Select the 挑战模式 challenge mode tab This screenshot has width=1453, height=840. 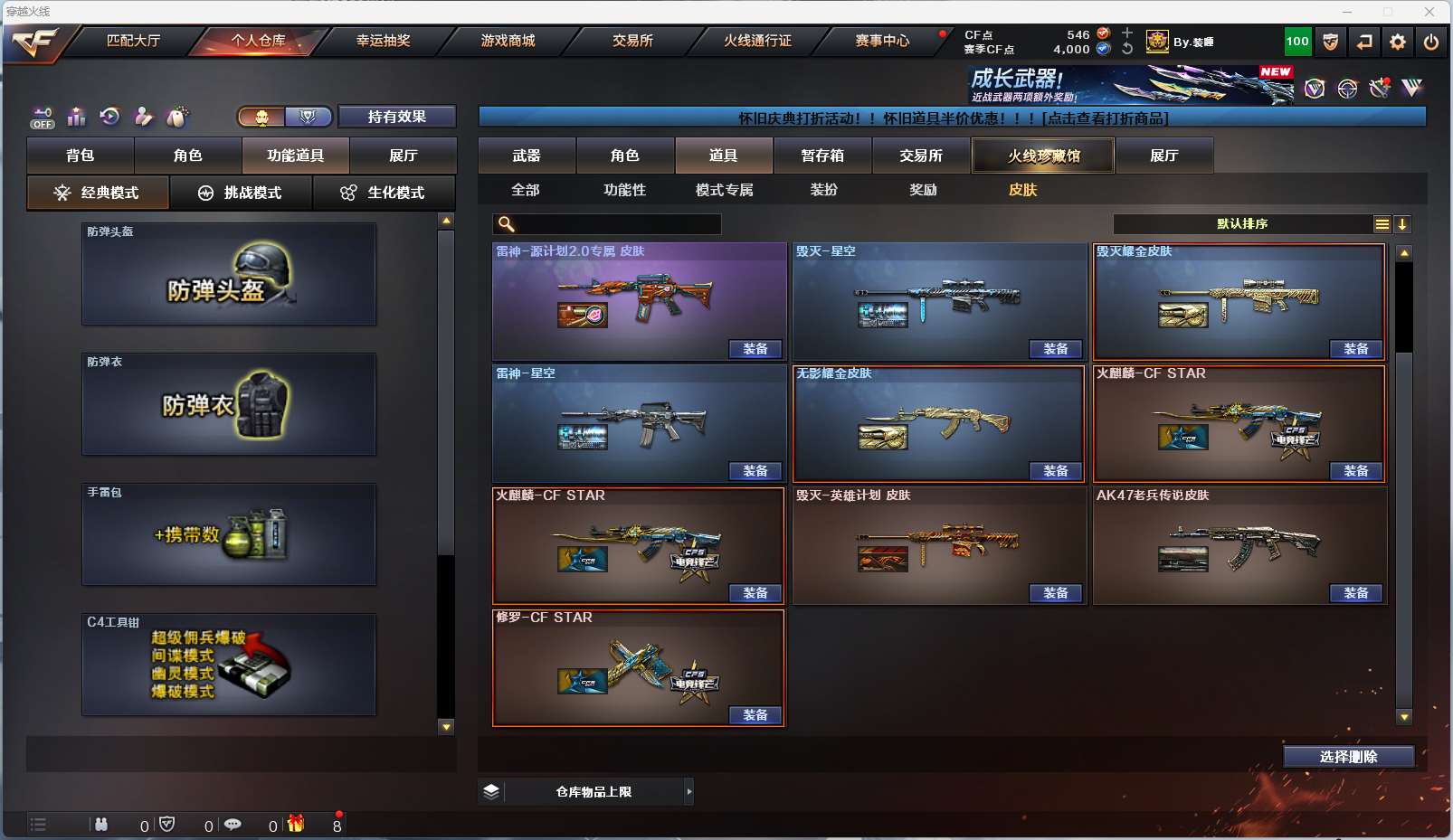[x=241, y=193]
